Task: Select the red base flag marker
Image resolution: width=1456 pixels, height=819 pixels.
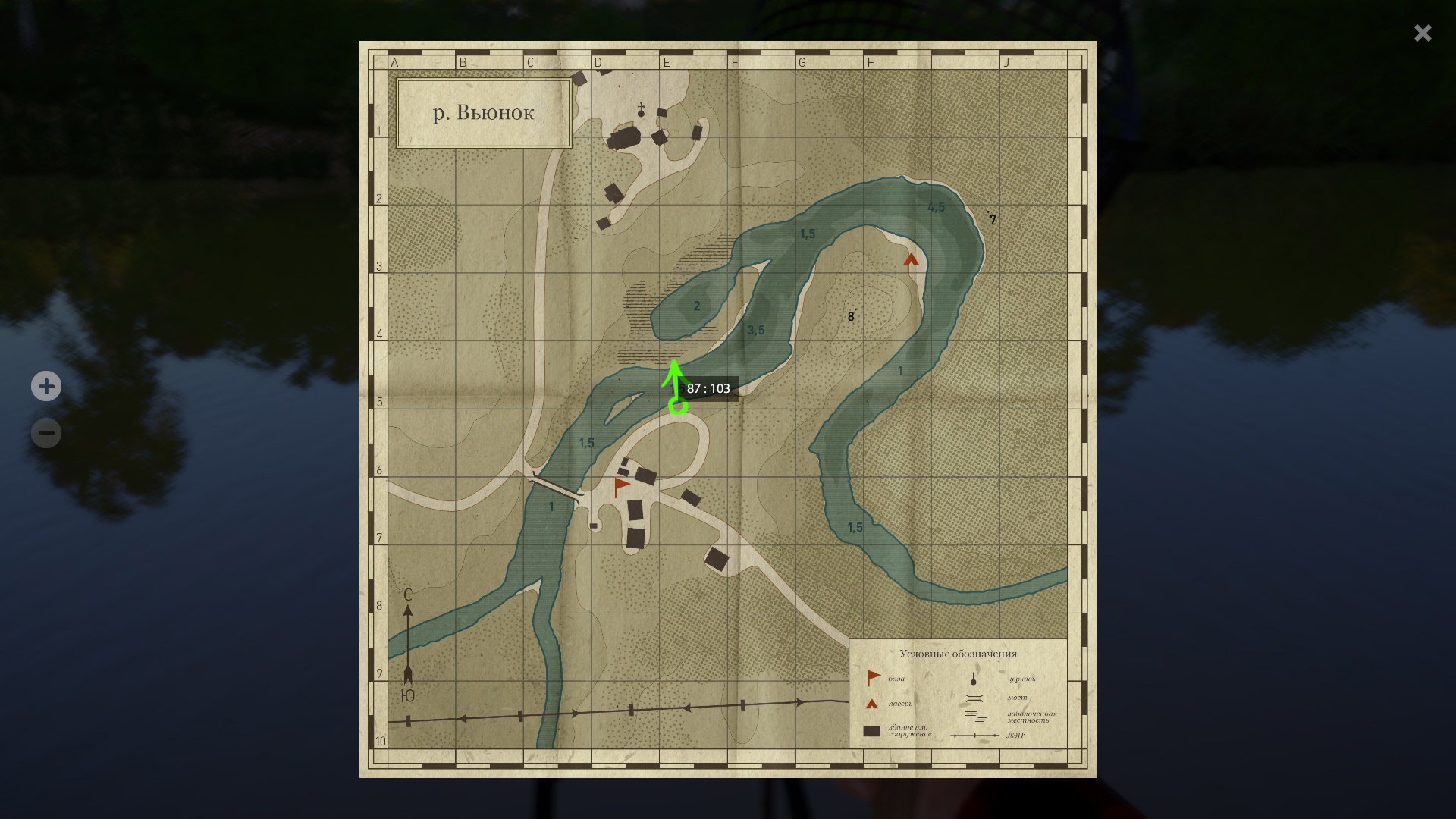Action: coord(622,486)
